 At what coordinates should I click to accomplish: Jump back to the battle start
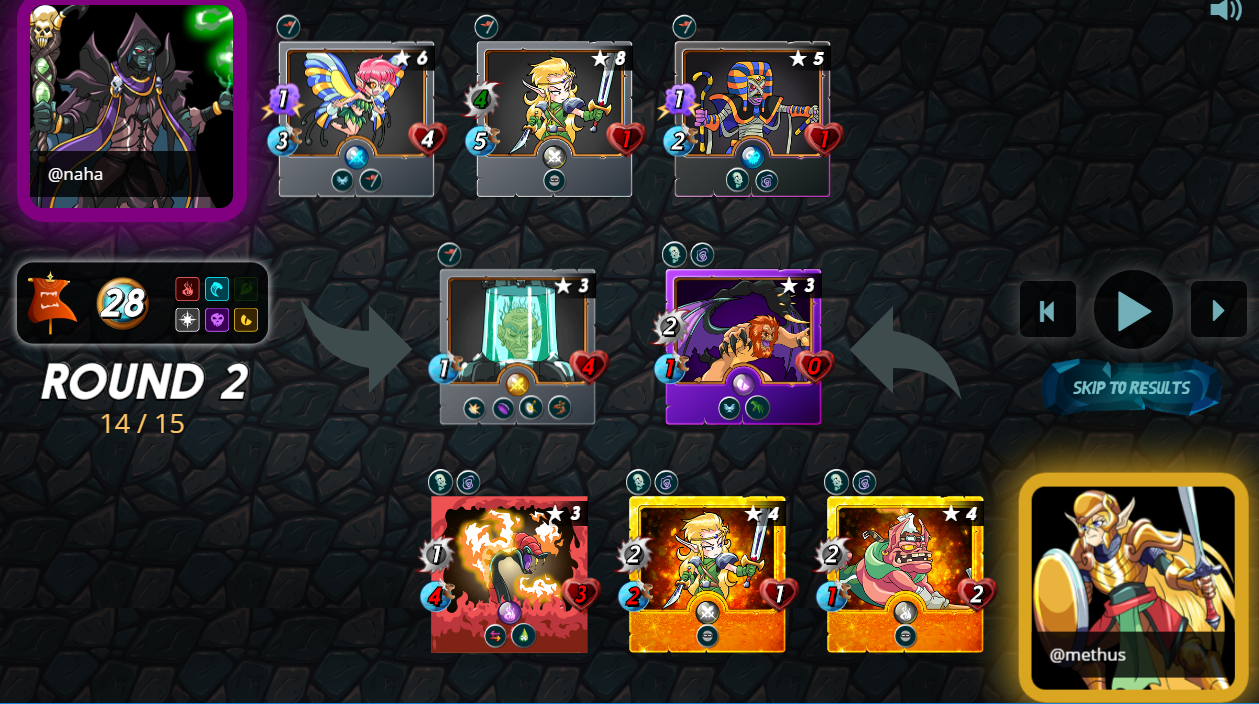pyautogui.click(x=1047, y=310)
